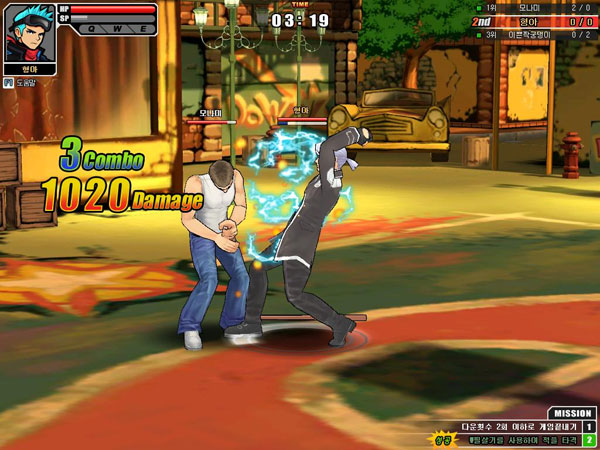Select the green completed mission 2

coord(590,440)
